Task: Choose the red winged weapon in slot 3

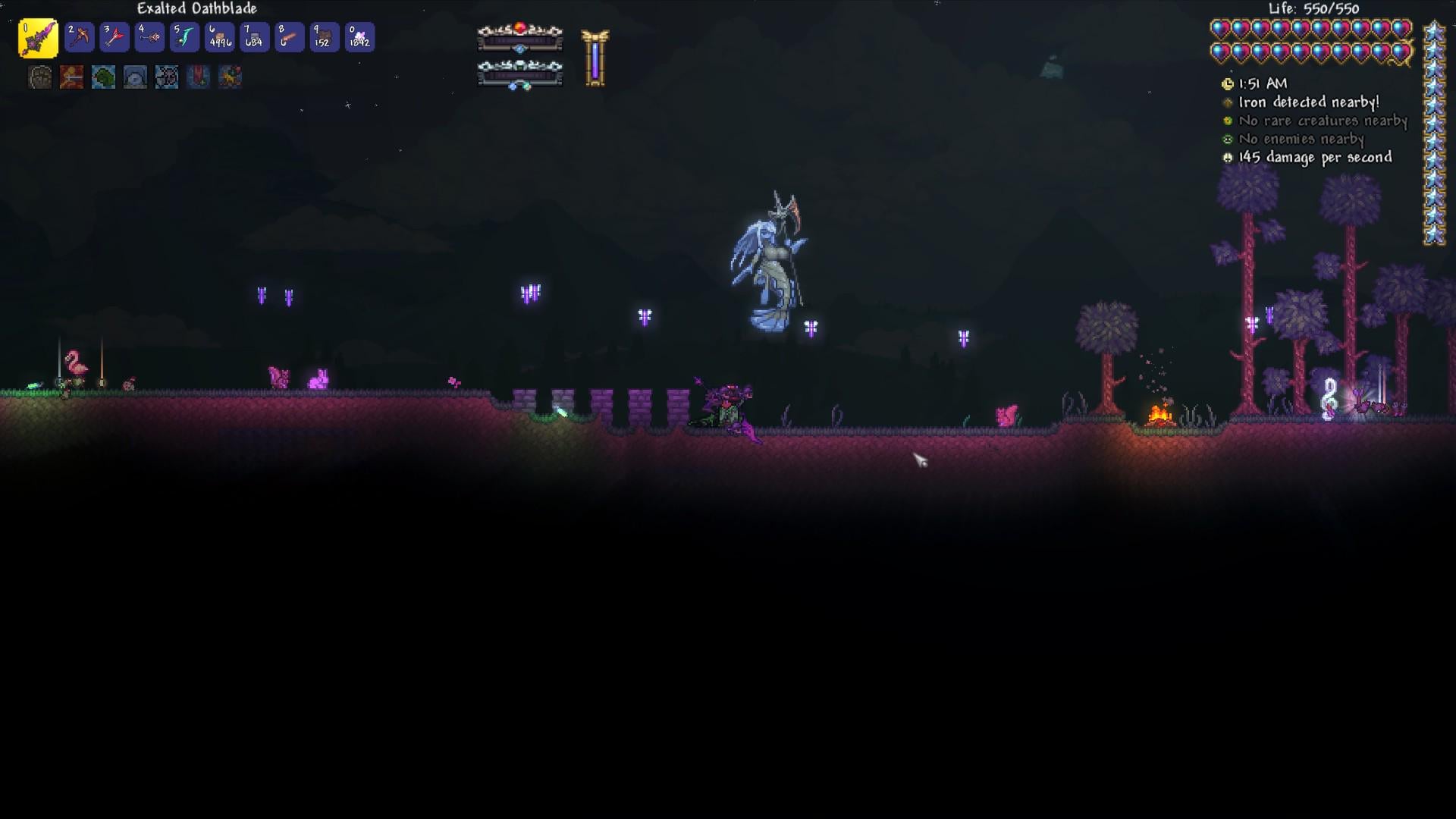Action: (115, 37)
